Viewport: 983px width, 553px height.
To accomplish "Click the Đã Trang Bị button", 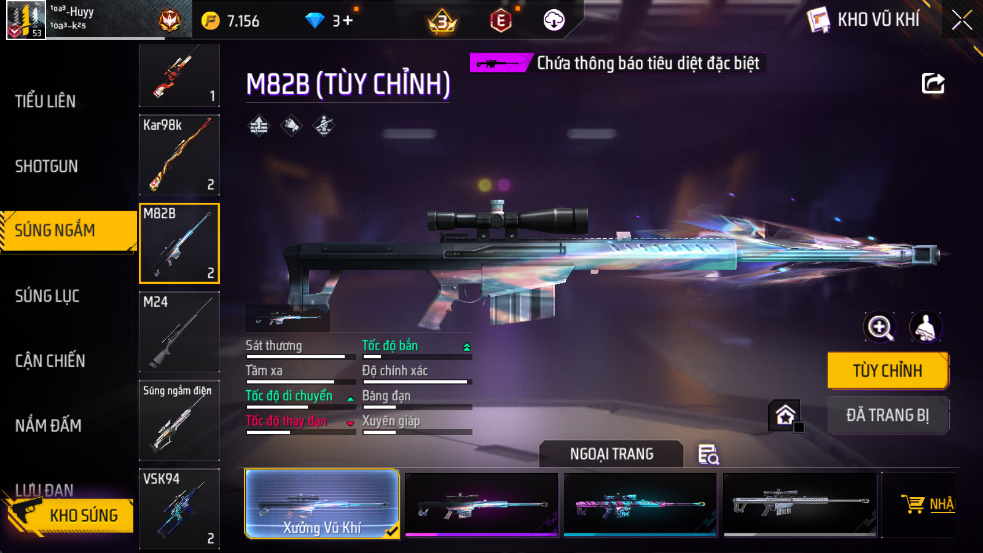I will click(x=887, y=415).
